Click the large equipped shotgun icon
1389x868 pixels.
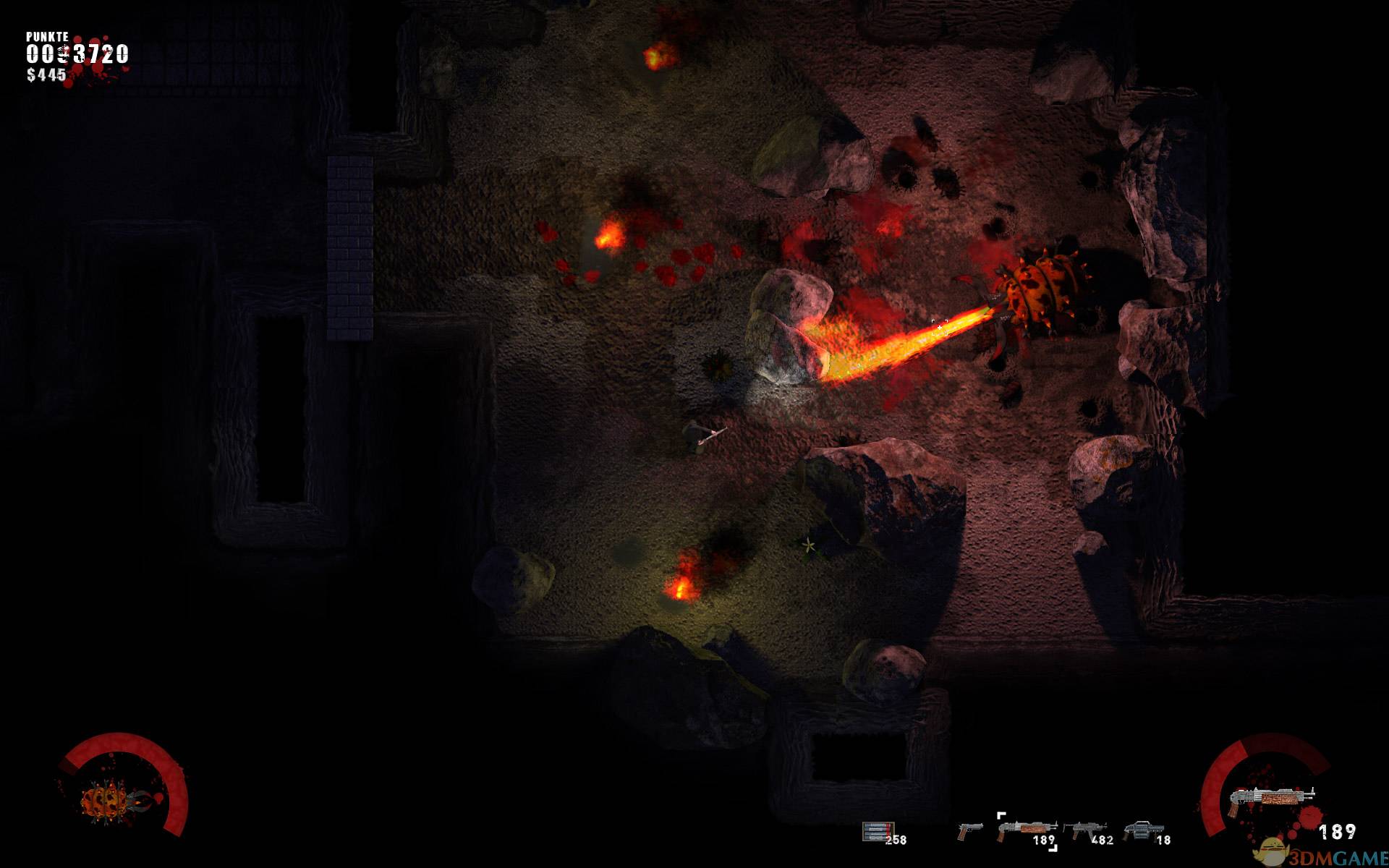click(1271, 797)
